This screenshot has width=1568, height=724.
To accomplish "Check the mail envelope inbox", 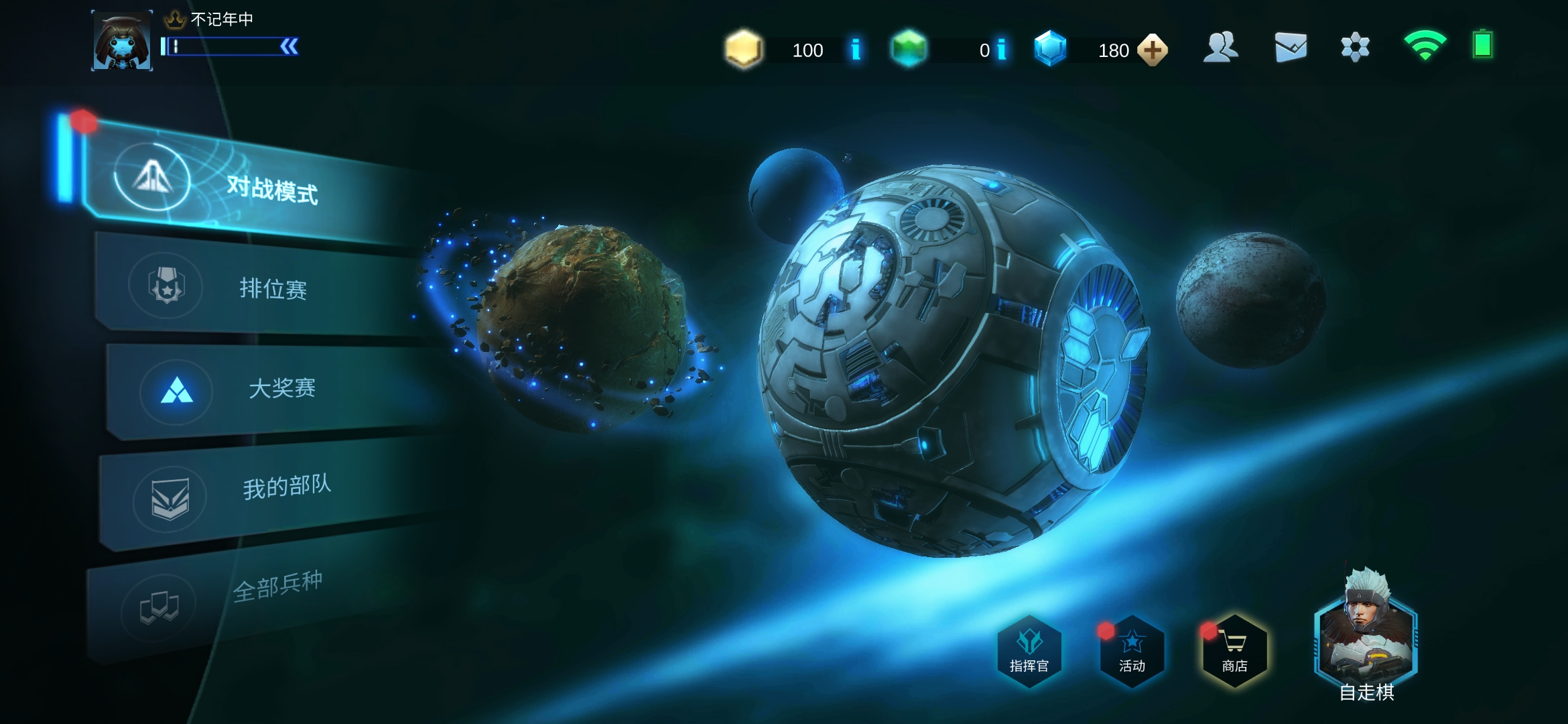I will (1291, 48).
